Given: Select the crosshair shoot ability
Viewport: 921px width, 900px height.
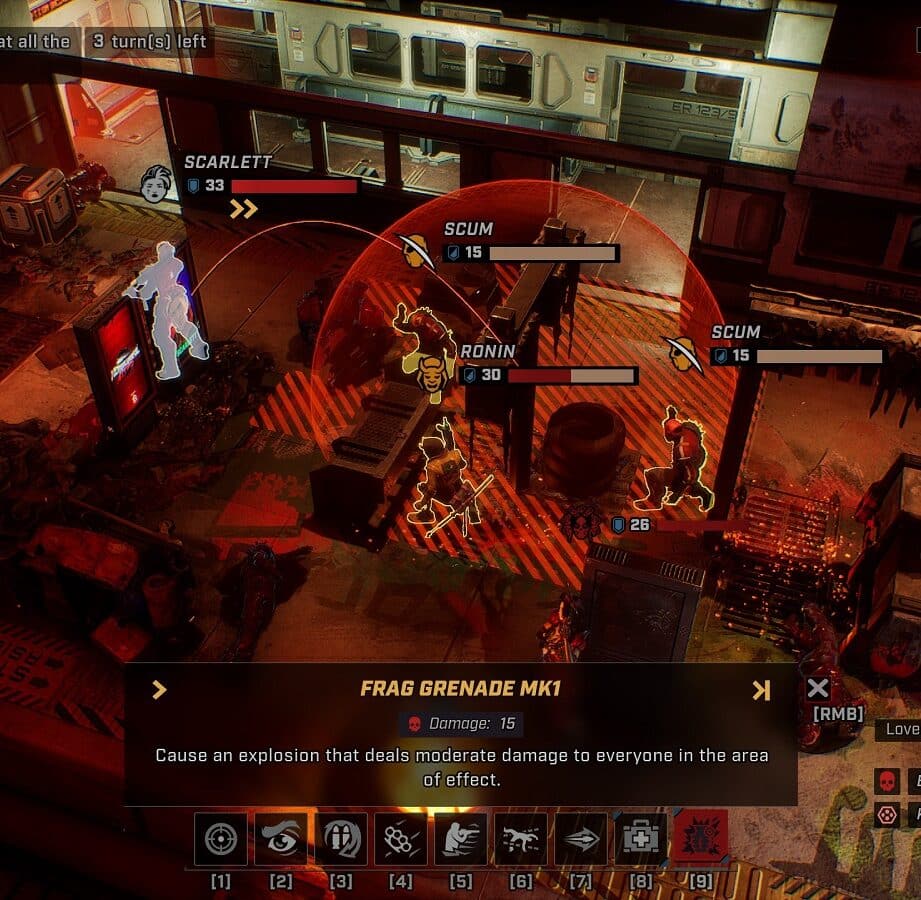Looking at the screenshot, I should point(221,839).
